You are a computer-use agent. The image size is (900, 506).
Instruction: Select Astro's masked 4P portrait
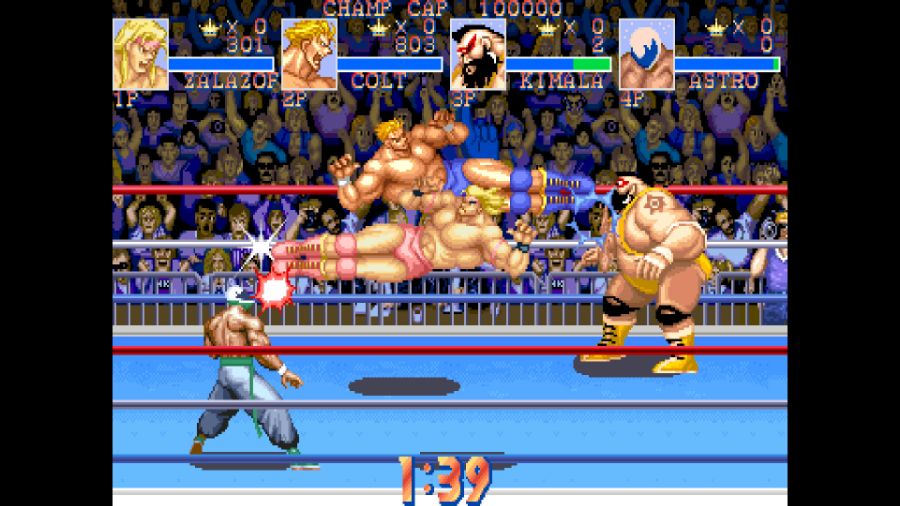coord(646,54)
